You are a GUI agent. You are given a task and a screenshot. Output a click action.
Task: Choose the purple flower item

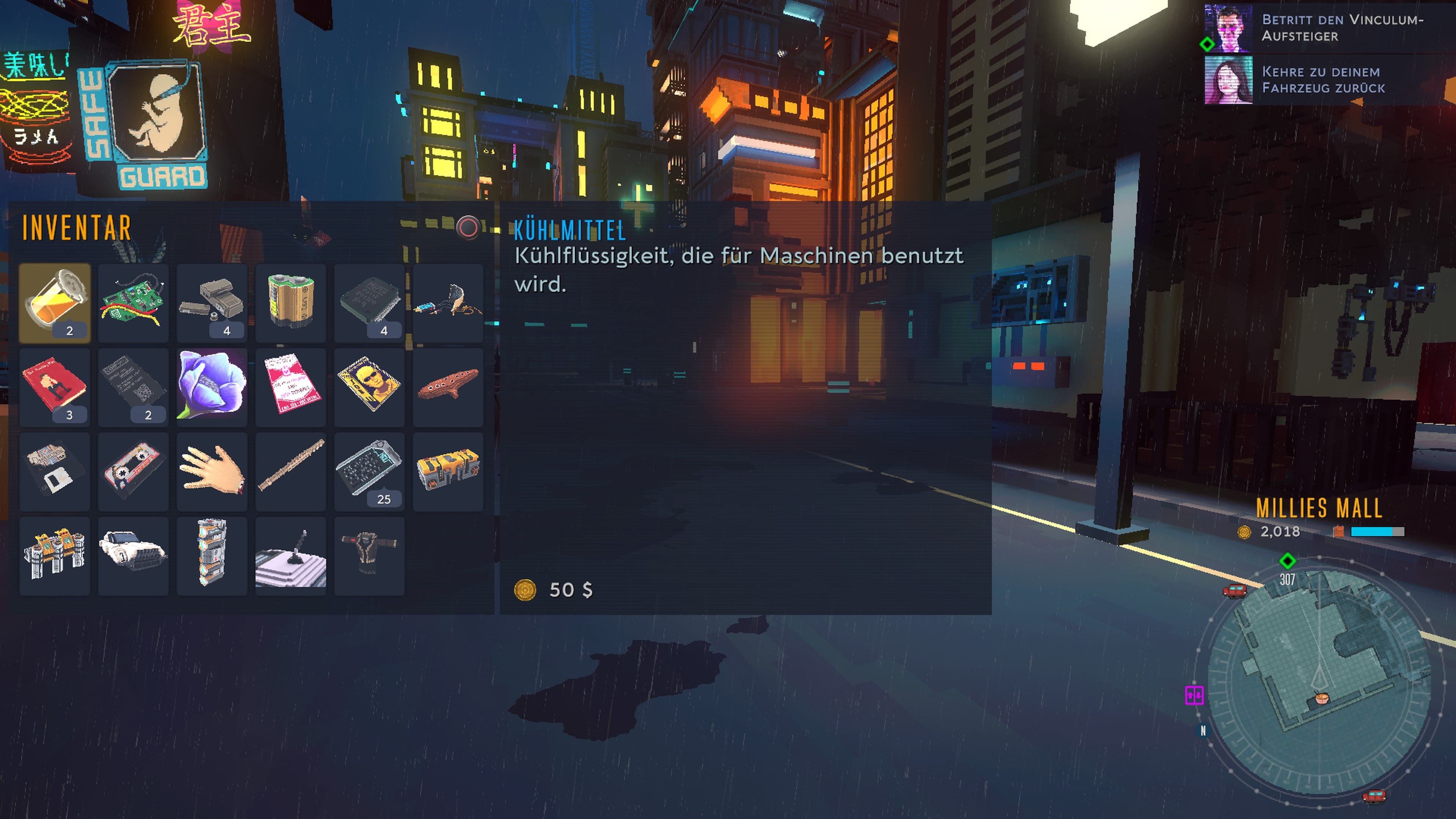[x=212, y=387]
